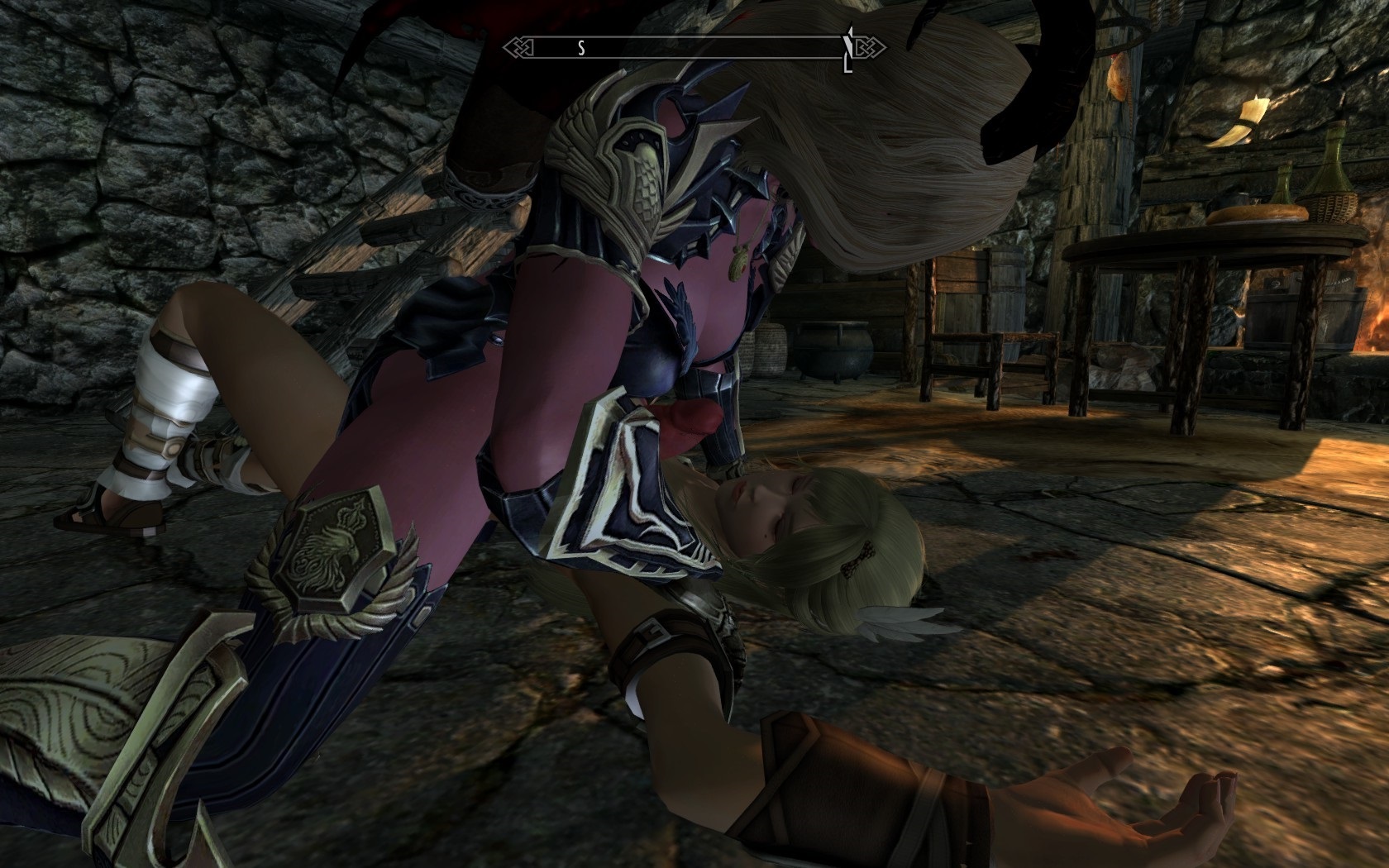Screen dimensions: 1389x868
Task: Select the South marker on the compass
Action: click(580, 48)
